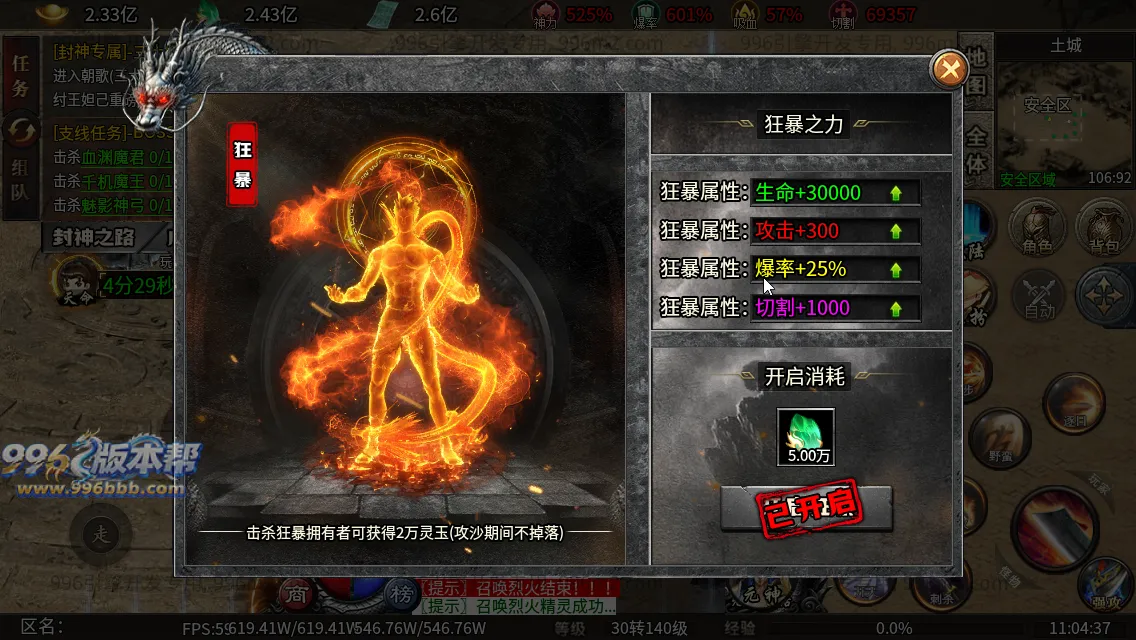Screen dimensions: 1136x640
Task: Open the 榜 rankings button
Action: click(x=402, y=592)
